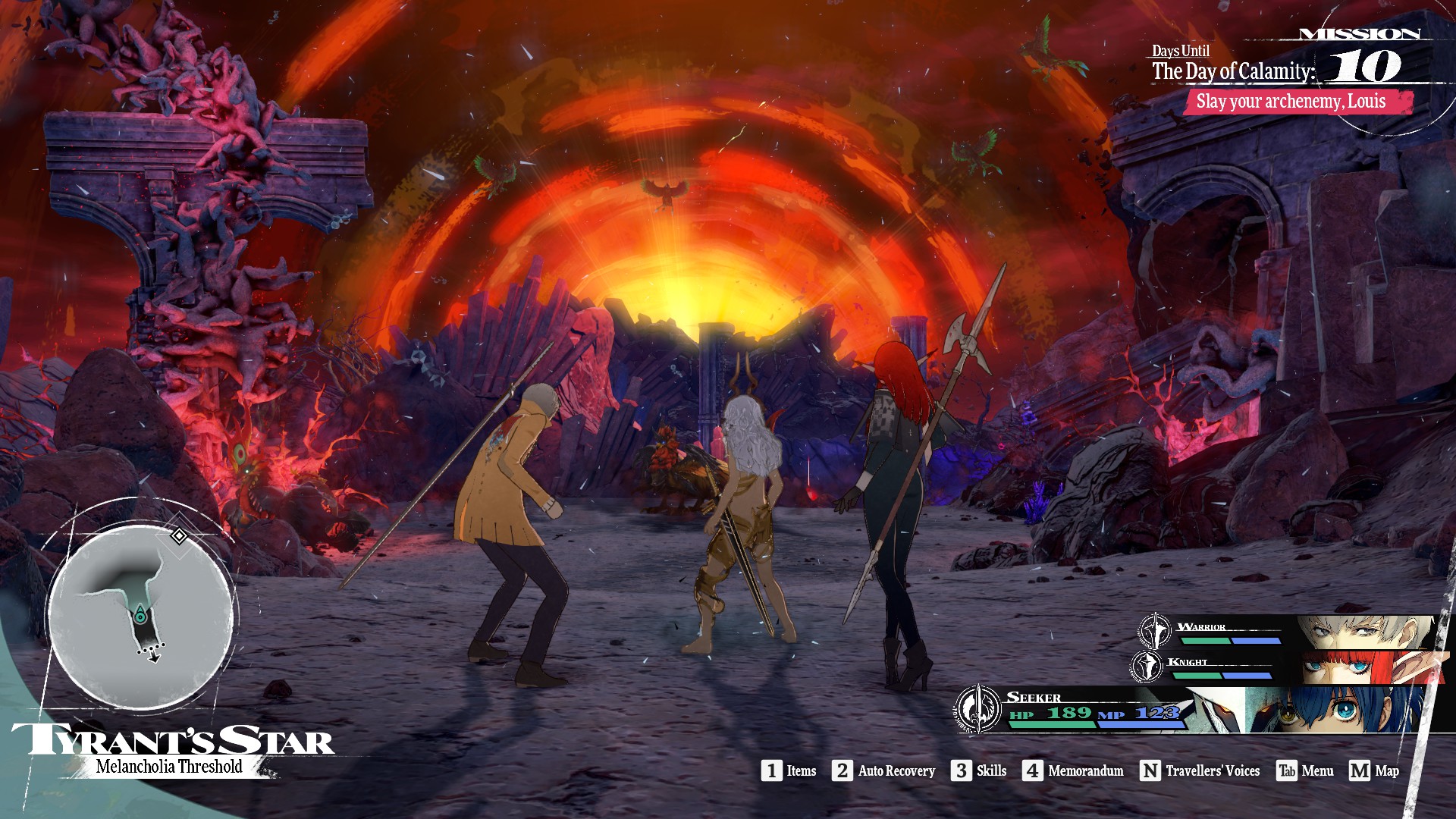Click the 'Slay your archenemy, Louis' objective
Screen dimensions: 1456x819
pos(1298,102)
